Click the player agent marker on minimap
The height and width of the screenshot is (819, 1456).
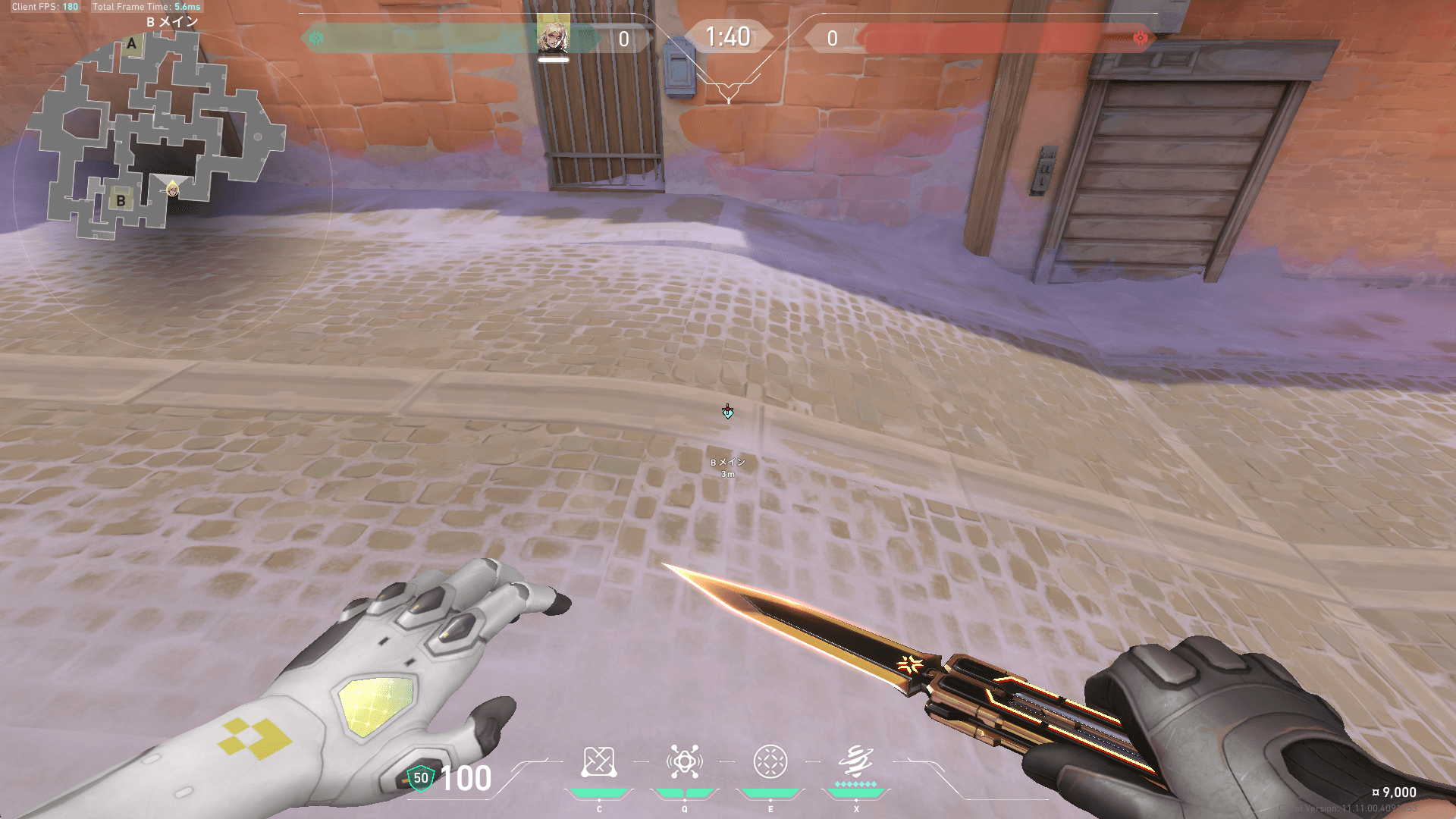(x=173, y=189)
